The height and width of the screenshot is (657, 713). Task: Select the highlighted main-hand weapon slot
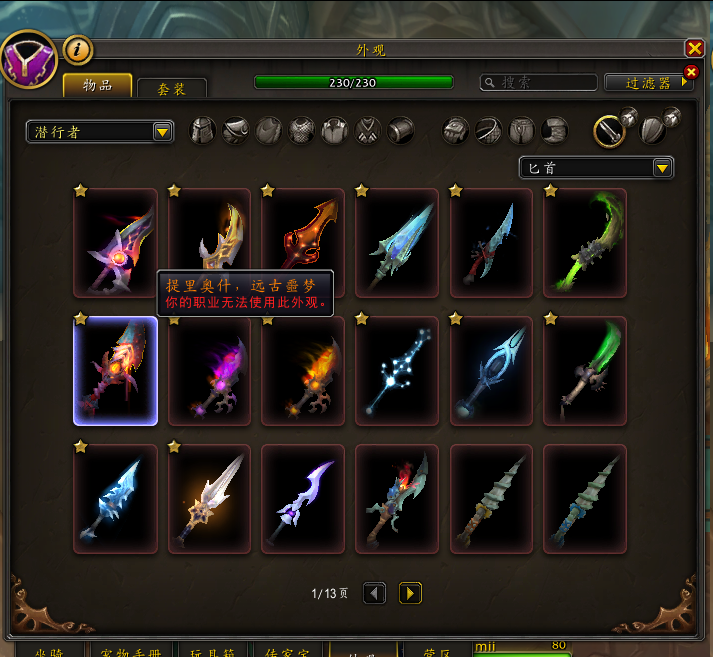coord(610,130)
